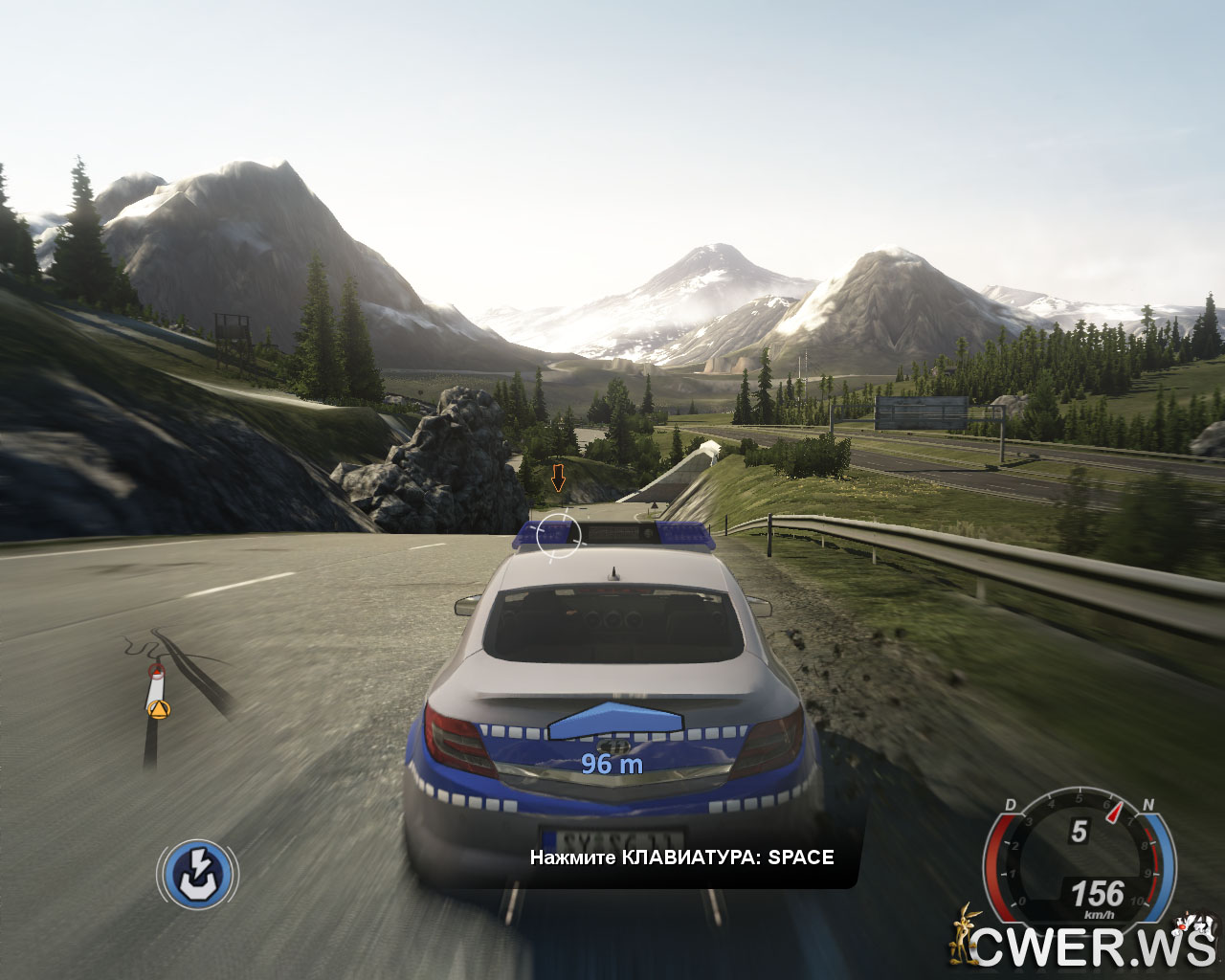
Task: Click the orange arrow target marker
Action: tap(558, 476)
